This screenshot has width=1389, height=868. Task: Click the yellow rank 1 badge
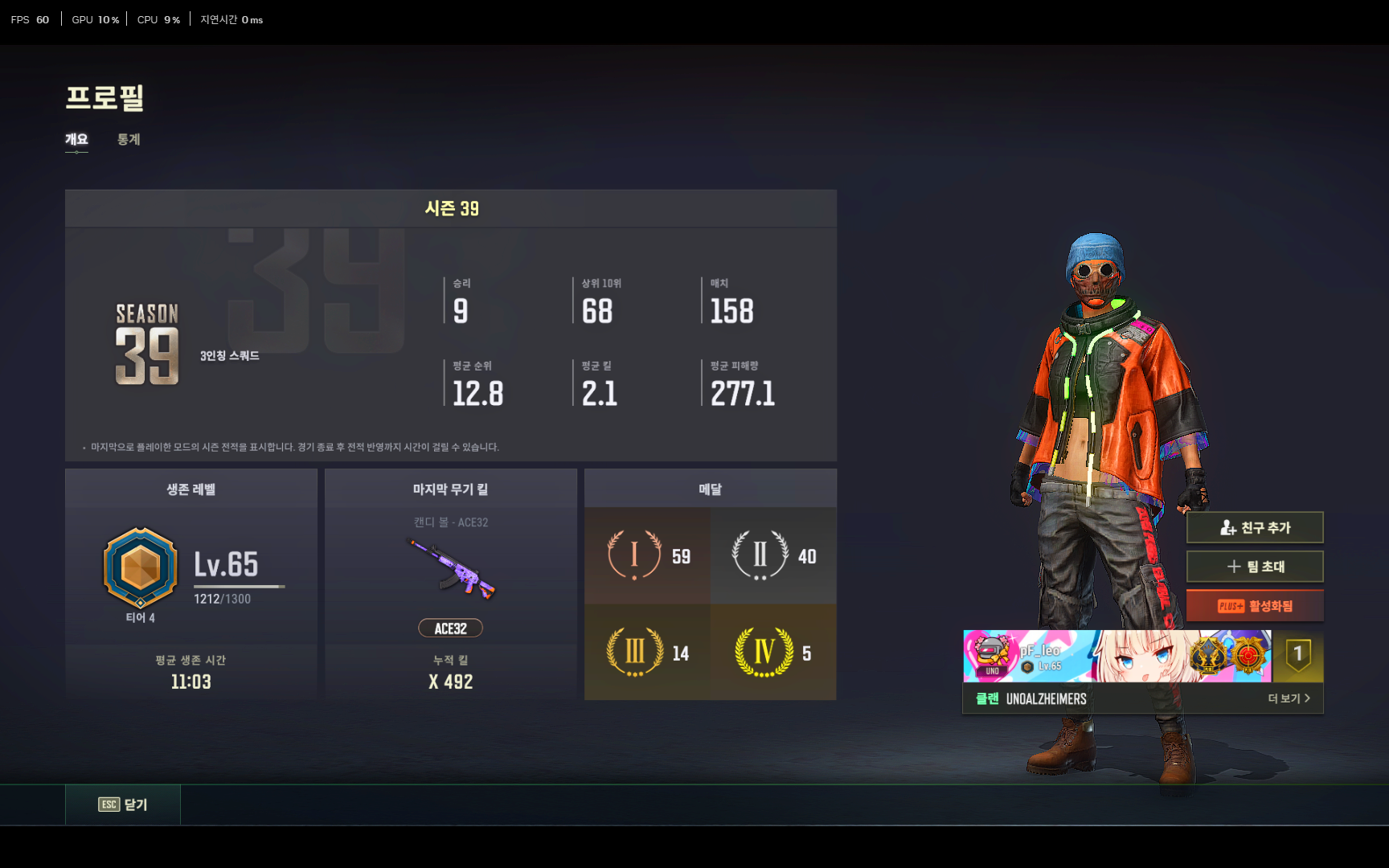pyautogui.click(x=1297, y=656)
